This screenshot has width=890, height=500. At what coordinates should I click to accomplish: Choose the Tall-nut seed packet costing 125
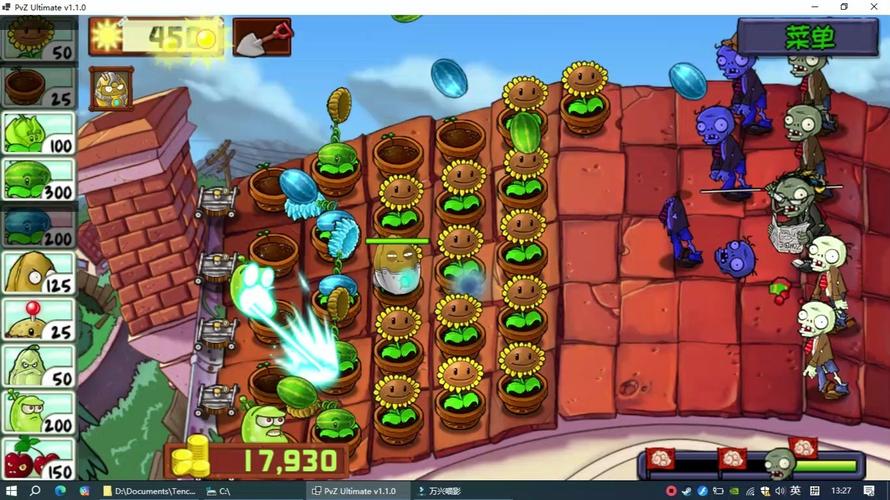point(39,272)
